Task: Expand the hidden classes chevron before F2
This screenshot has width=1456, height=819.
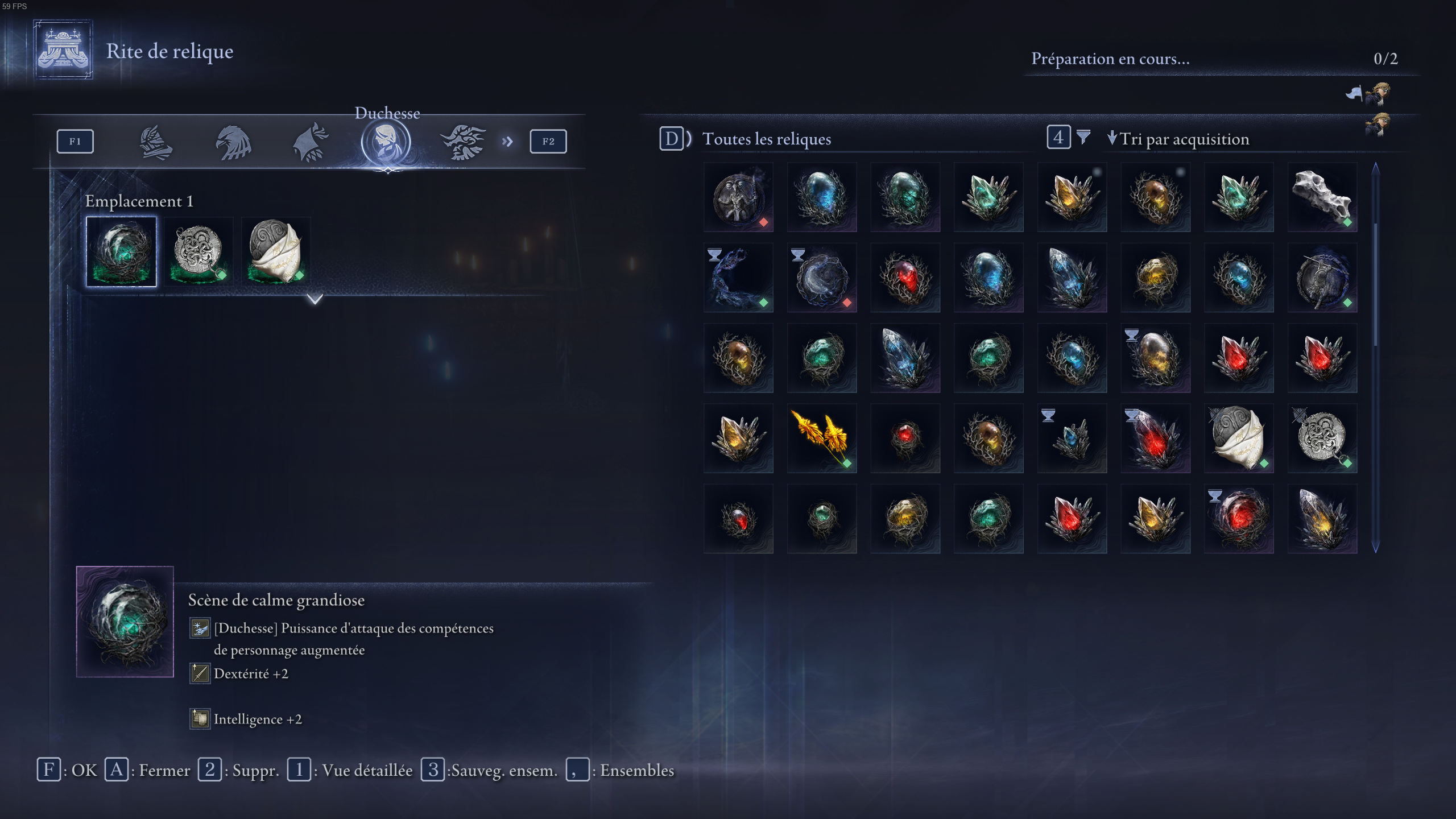Action: pyautogui.click(x=508, y=141)
